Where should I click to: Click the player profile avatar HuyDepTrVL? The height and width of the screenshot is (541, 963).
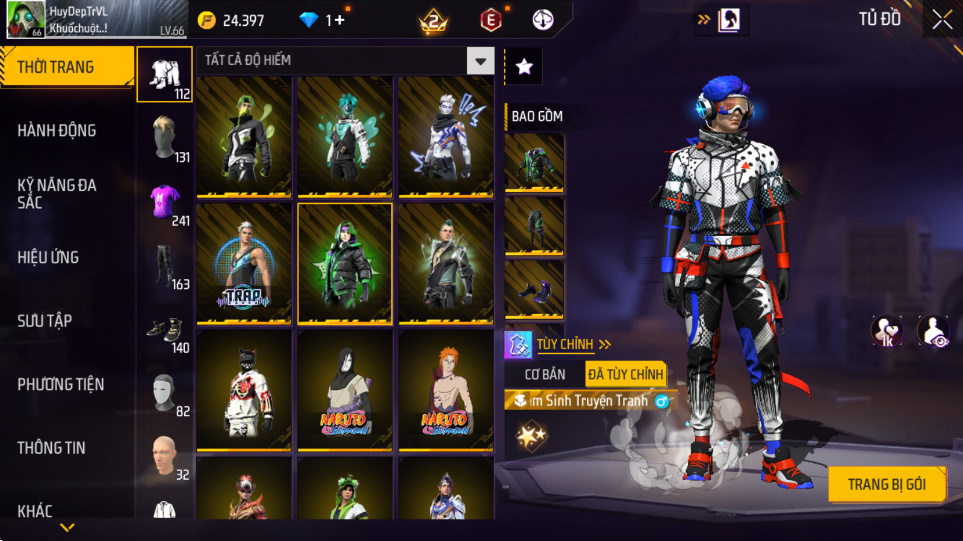click(x=25, y=20)
